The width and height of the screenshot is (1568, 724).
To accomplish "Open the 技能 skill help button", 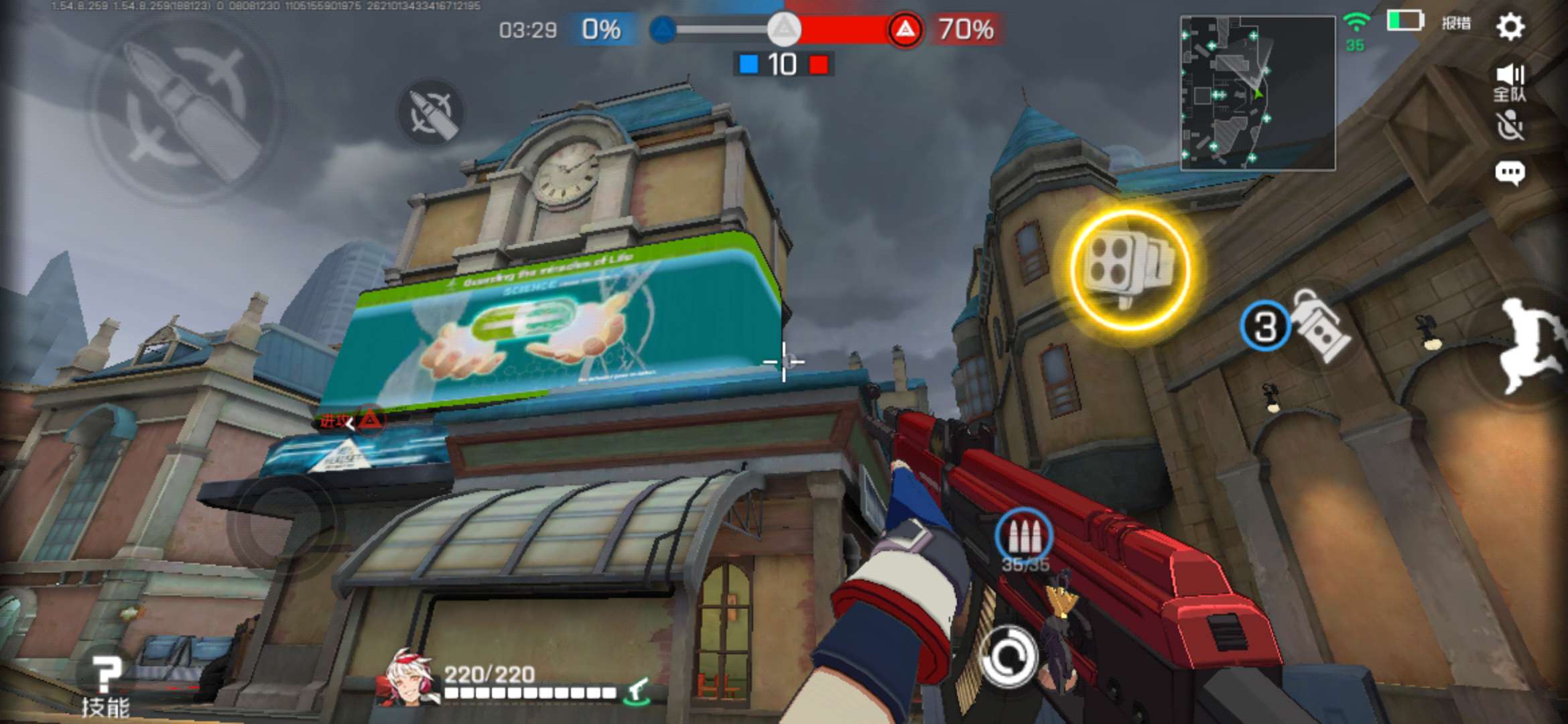I will (105, 685).
